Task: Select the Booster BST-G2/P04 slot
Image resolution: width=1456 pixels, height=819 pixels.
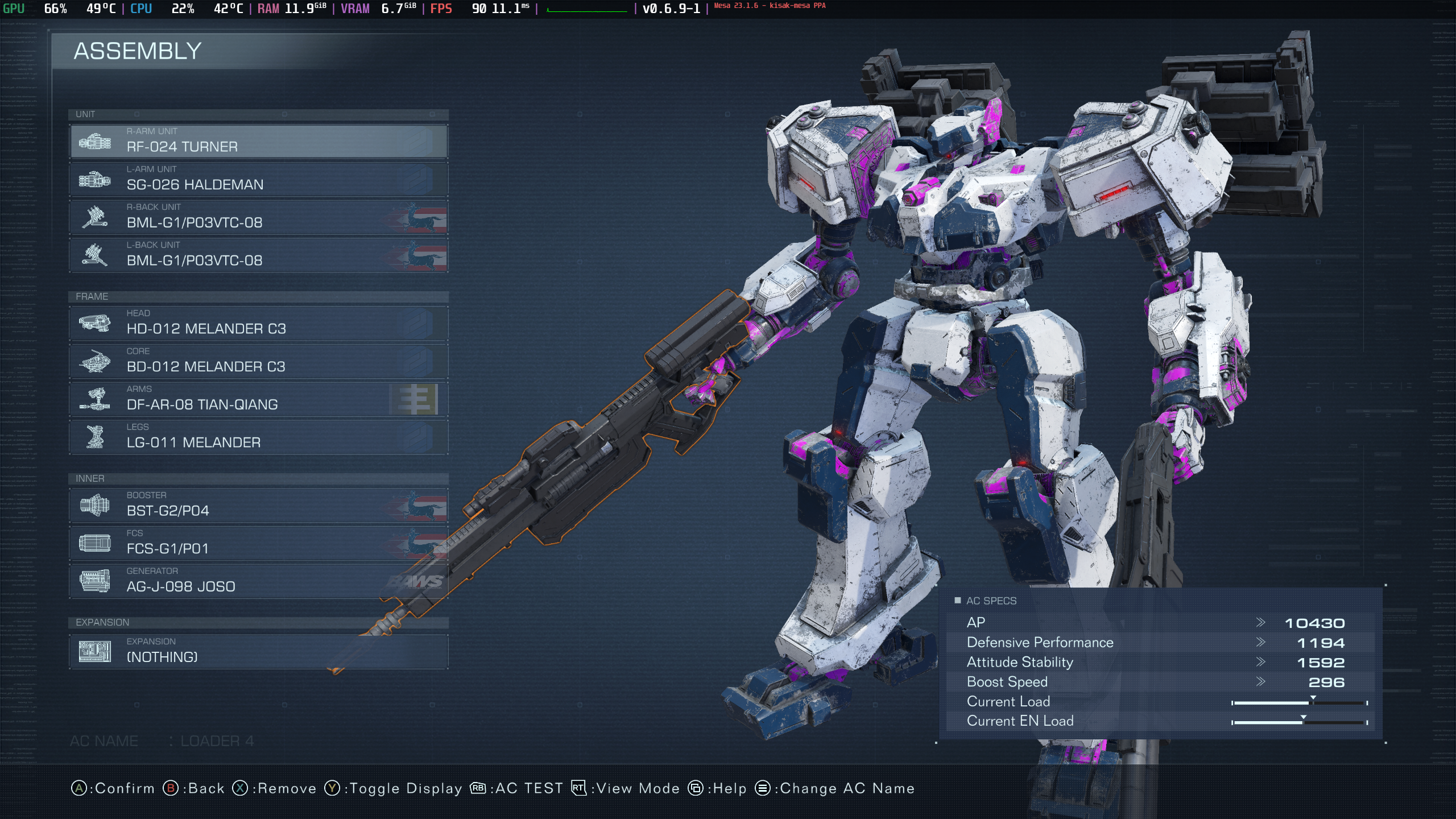Action: coord(259,505)
